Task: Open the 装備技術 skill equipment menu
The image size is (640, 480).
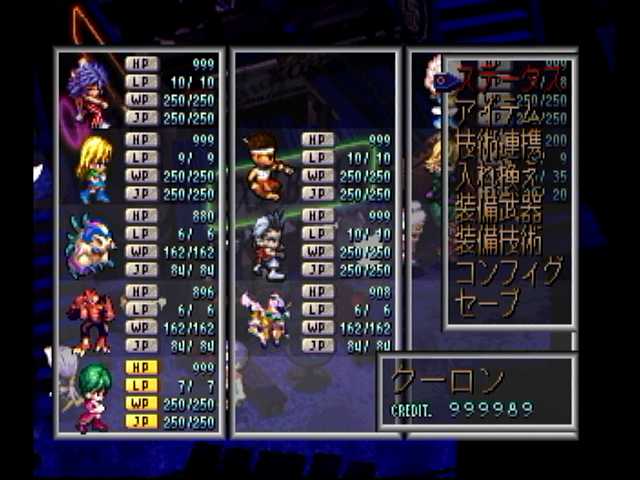Action: pyautogui.click(x=499, y=240)
